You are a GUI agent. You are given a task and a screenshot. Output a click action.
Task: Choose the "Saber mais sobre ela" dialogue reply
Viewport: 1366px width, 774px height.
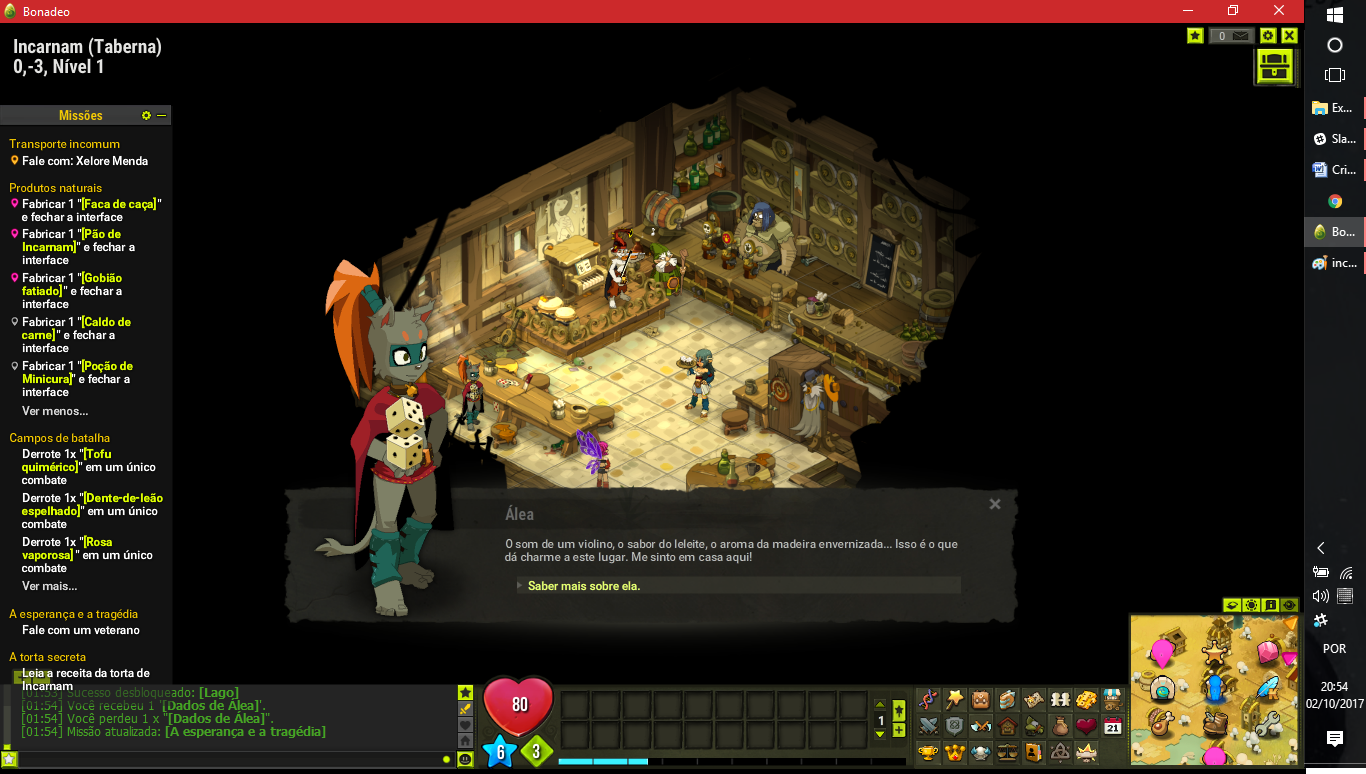[x=584, y=586]
